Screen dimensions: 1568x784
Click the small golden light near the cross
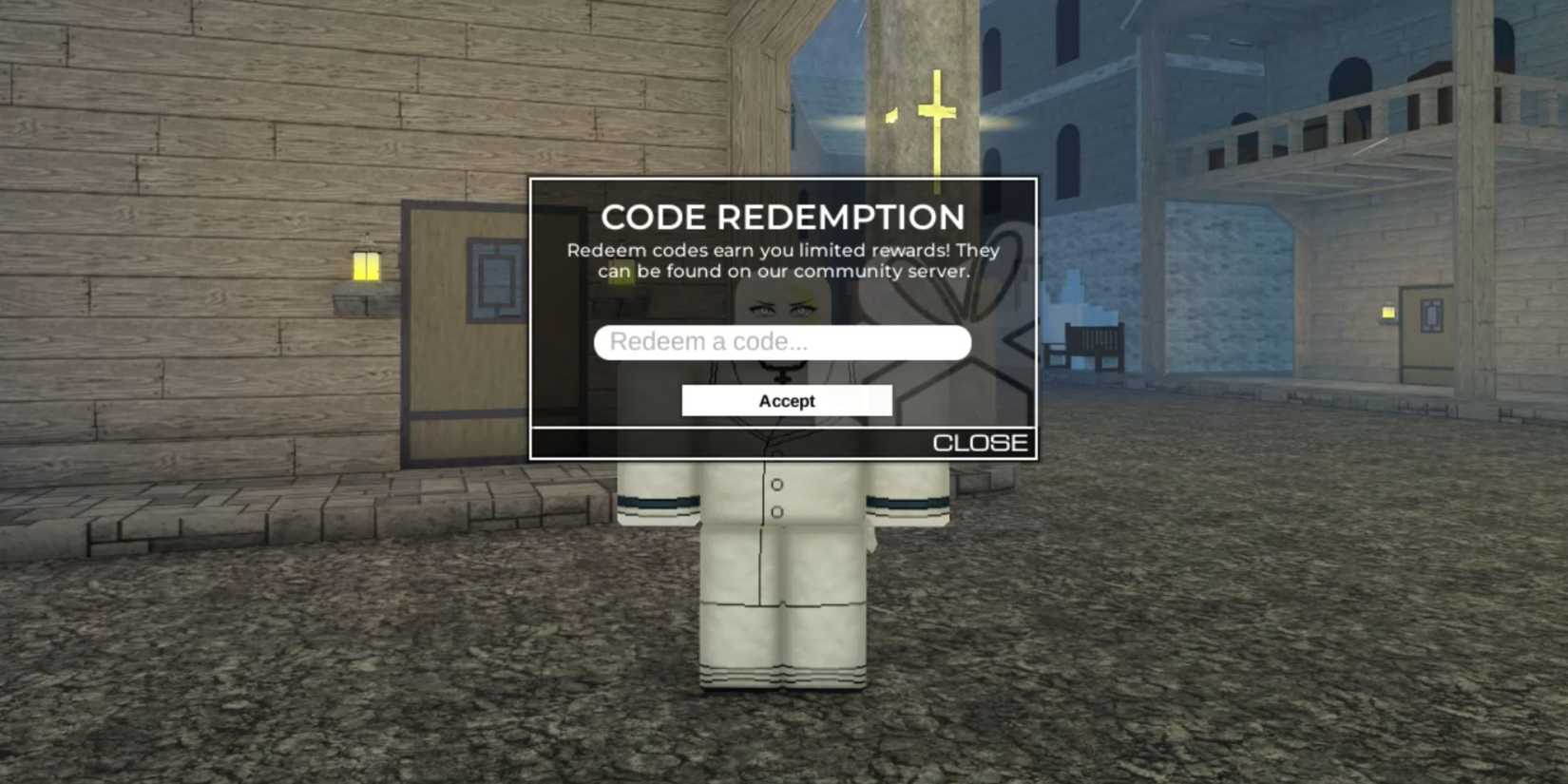coord(891,116)
